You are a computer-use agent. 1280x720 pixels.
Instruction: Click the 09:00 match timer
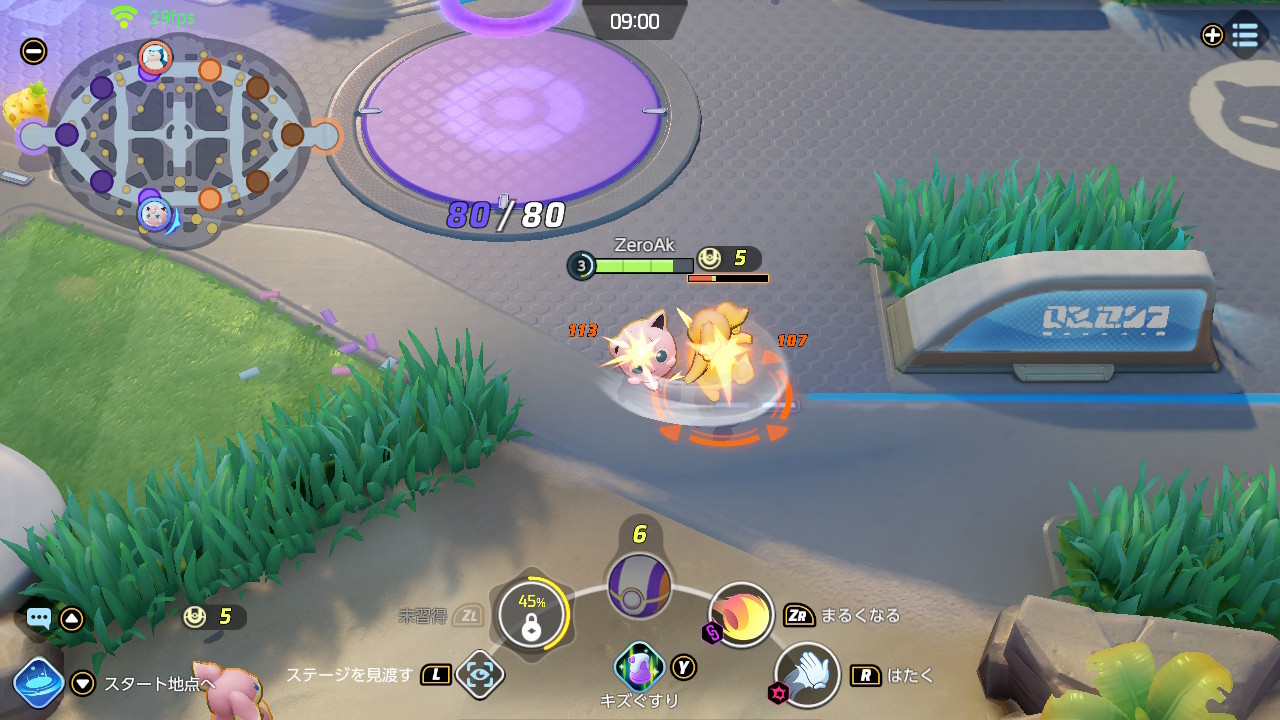click(x=636, y=21)
